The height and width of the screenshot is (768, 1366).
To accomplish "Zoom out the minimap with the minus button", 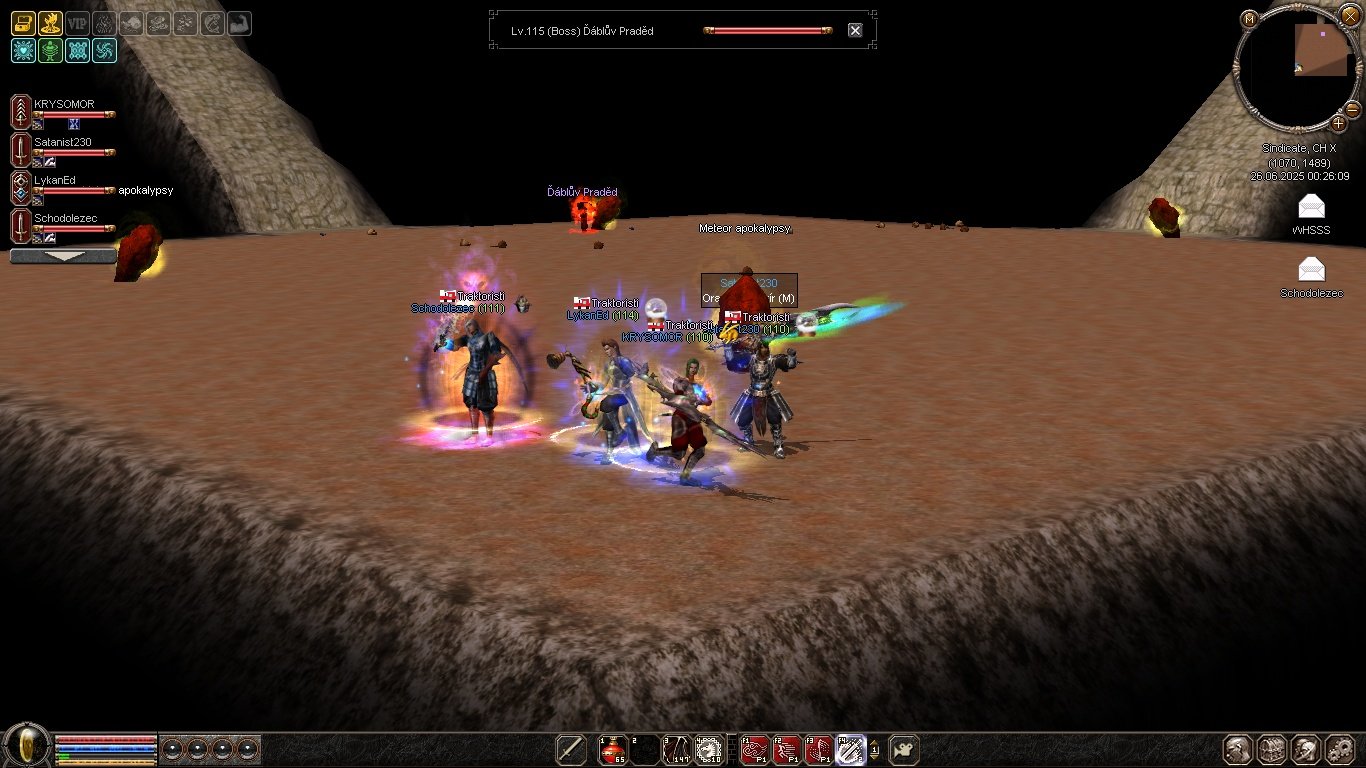I will (1352, 108).
